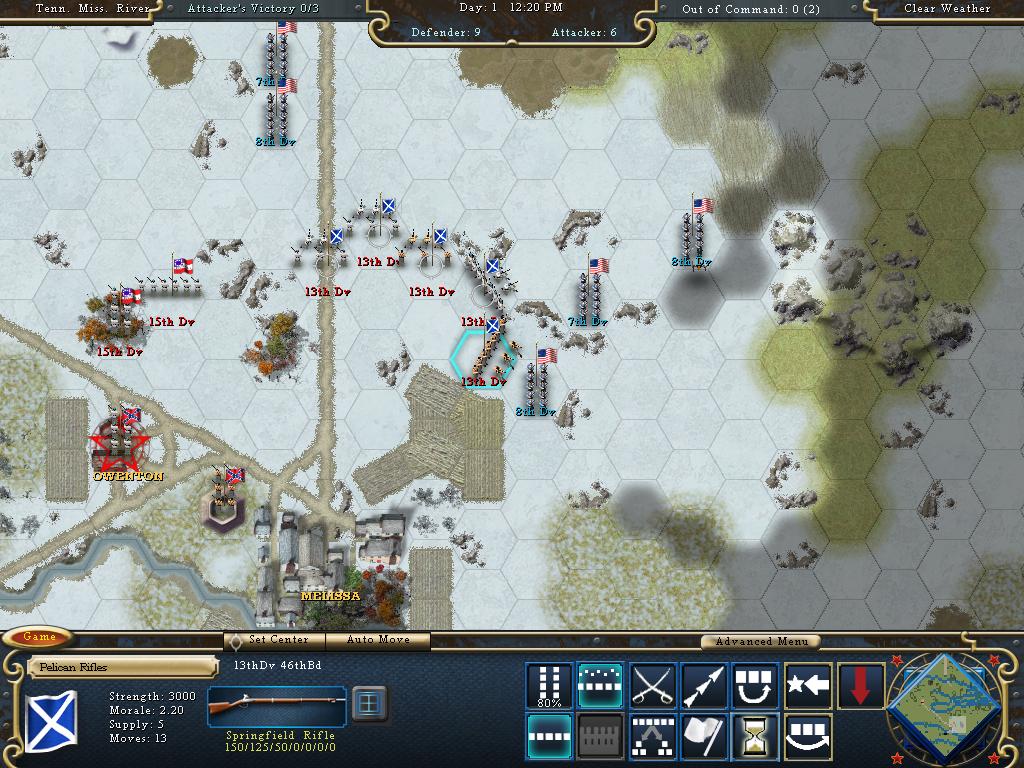Click the hourglass end turn icon
Image resolution: width=1024 pixels, height=768 pixels.
click(755, 737)
